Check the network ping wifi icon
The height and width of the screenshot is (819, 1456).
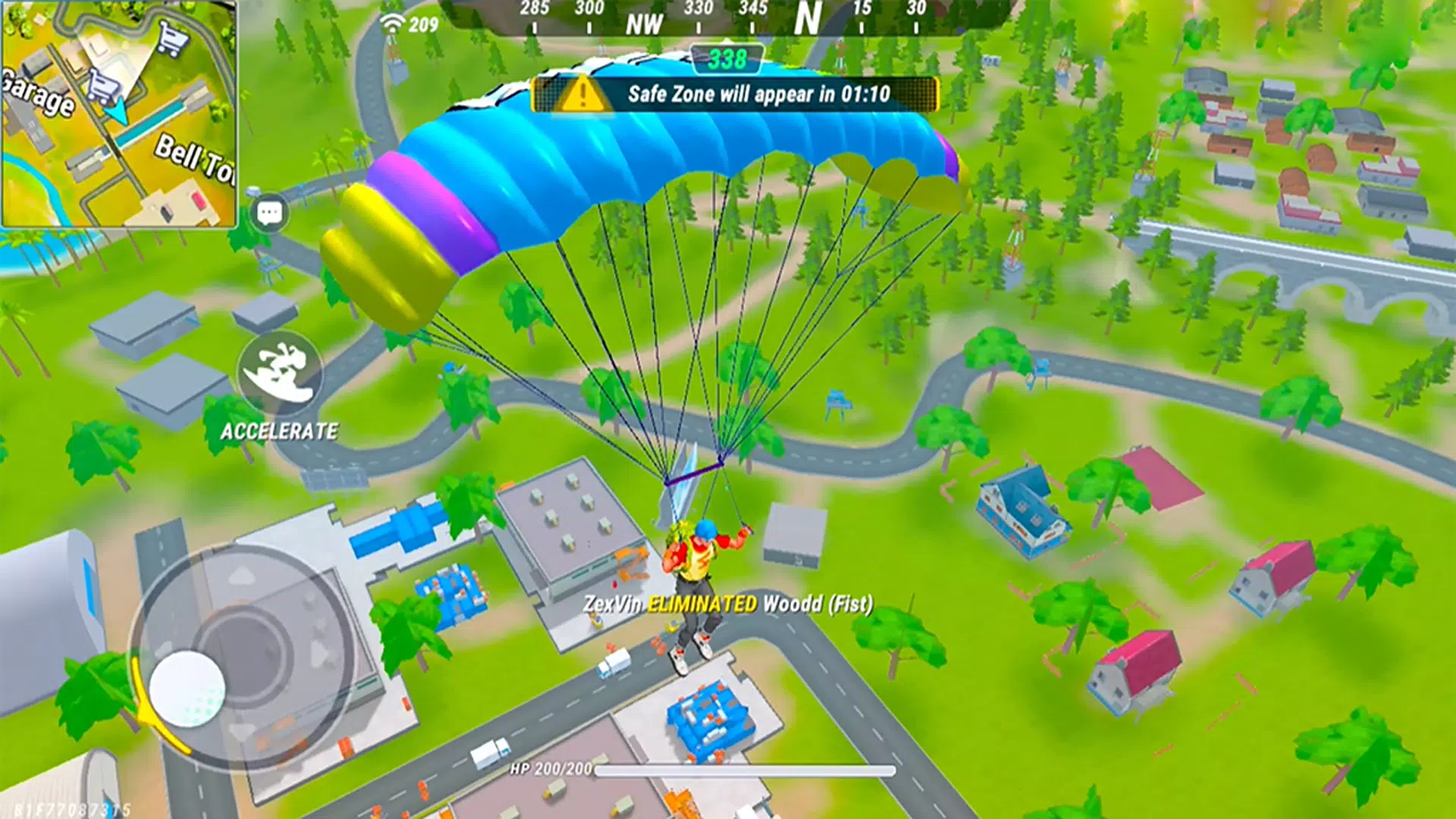[393, 21]
